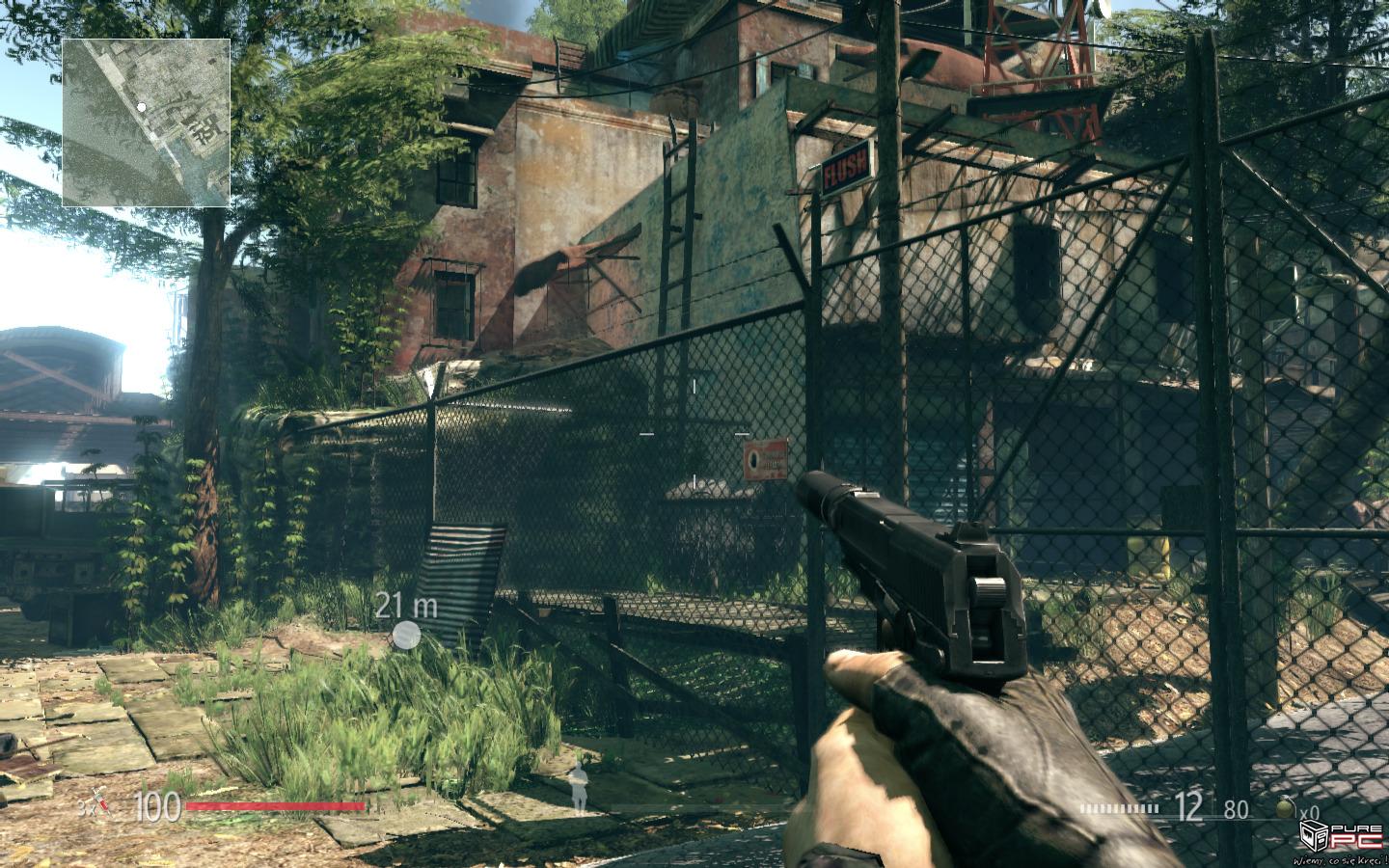Click the minimap in the corner
1389x868 pixels.
tap(147, 122)
